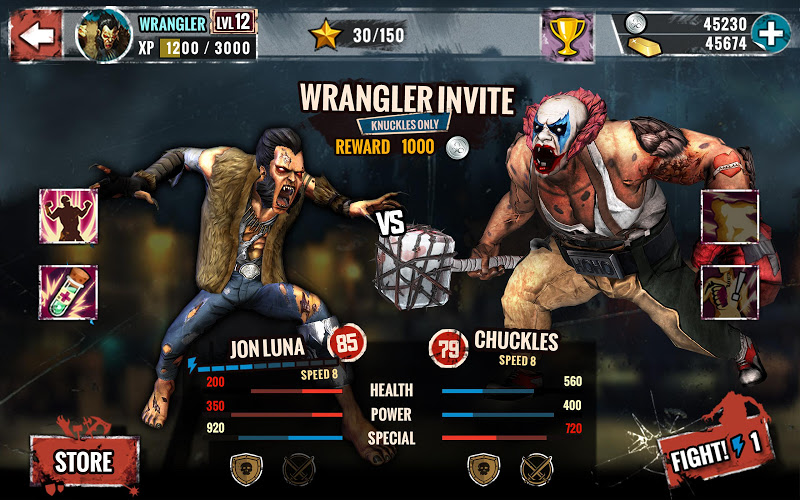Screen dimensions: 800x500
Task: Click Chuckles' crossed swords badge
Action: pos(533,465)
